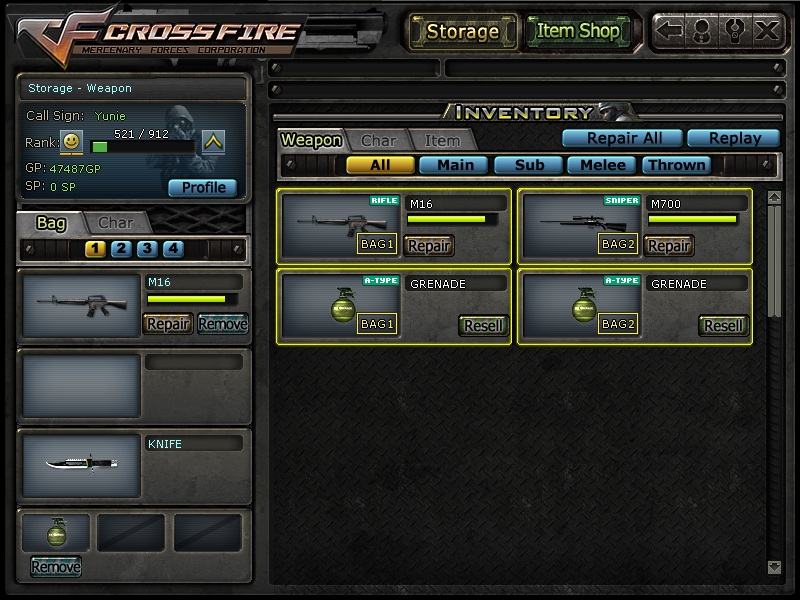
Task: Remove the equipped grenade from bag
Action: coord(56,567)
